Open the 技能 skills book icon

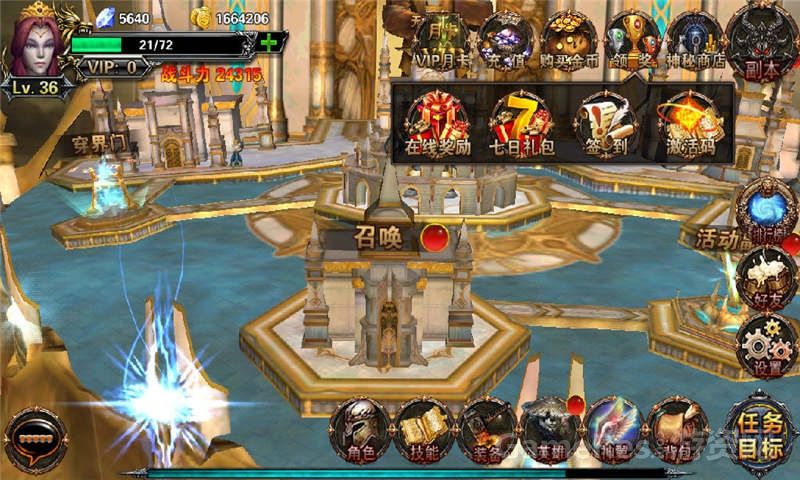pos(424,429)
